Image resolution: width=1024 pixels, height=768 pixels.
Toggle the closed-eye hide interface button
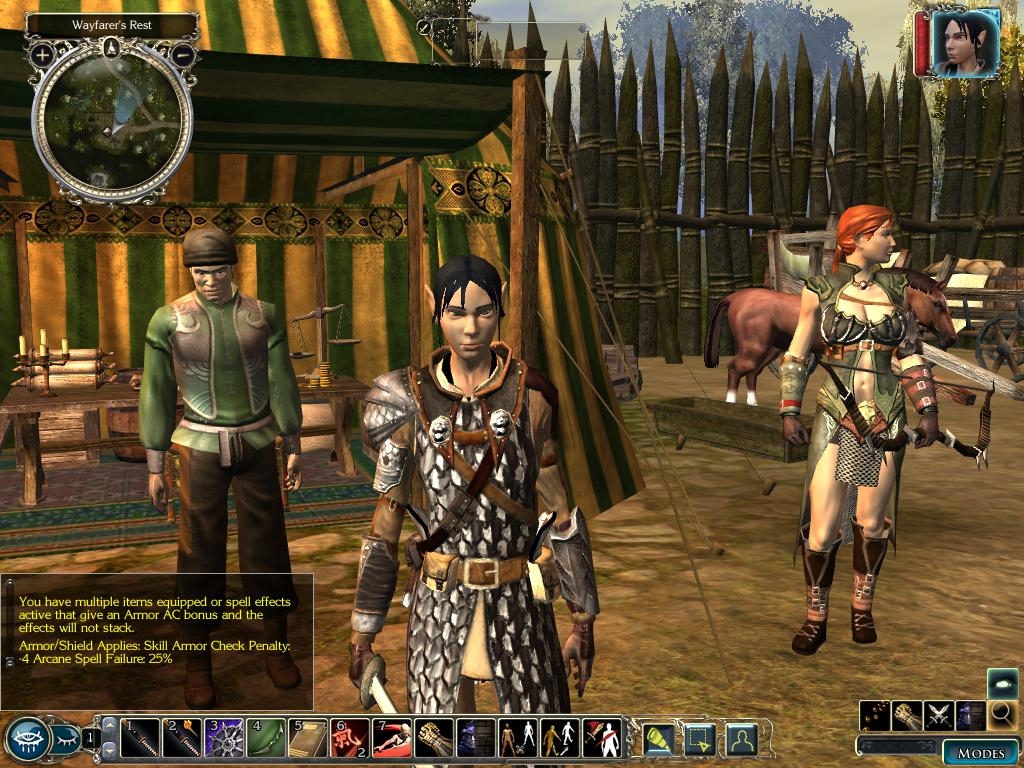(x=65, y=740)
